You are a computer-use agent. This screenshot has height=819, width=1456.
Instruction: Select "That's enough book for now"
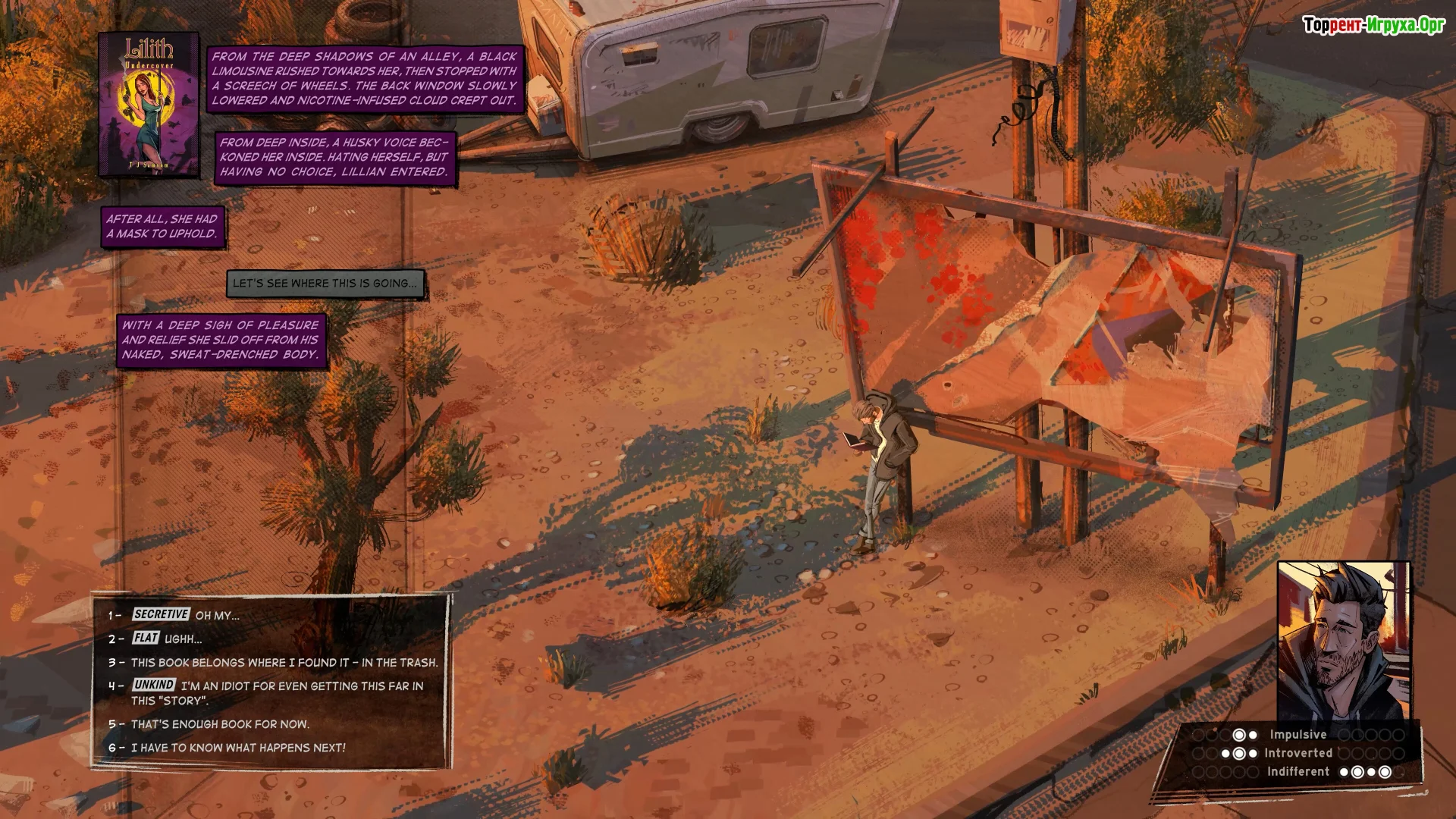(220, 724)
